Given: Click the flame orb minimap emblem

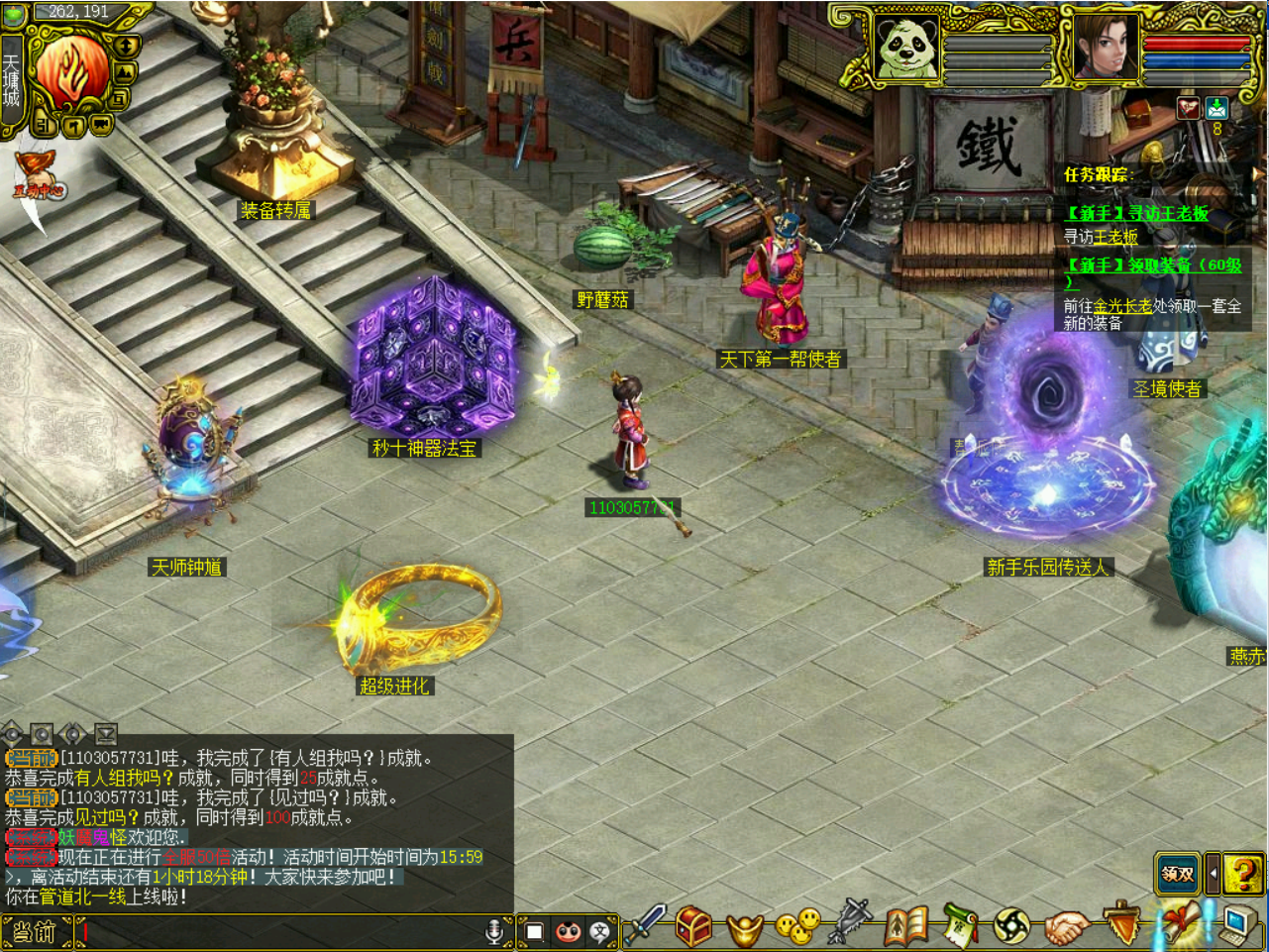Looking at the screenshot, I should tap(71, 71).
